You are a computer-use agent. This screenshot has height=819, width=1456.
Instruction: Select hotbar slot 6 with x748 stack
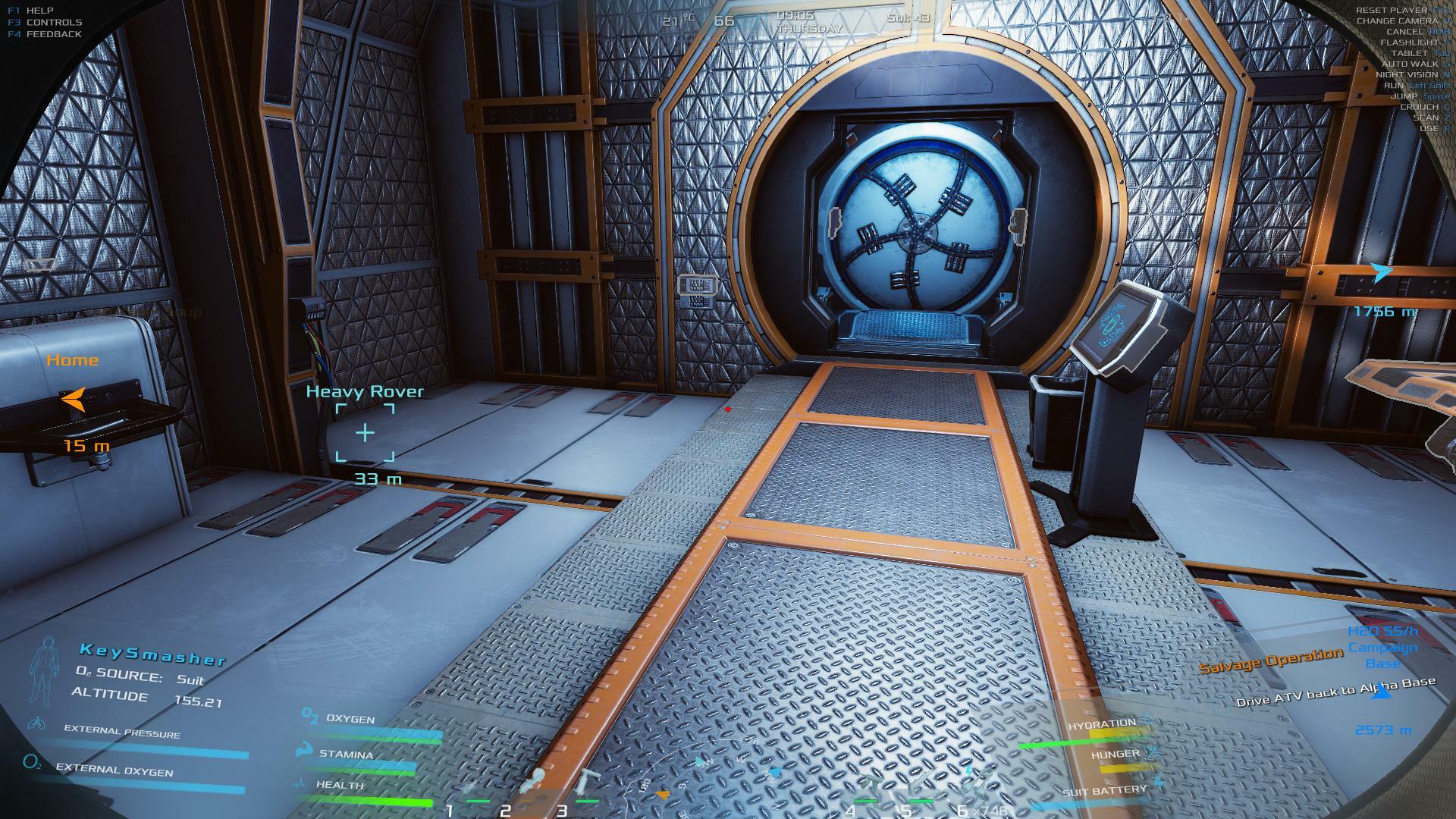tap(974, 787)
